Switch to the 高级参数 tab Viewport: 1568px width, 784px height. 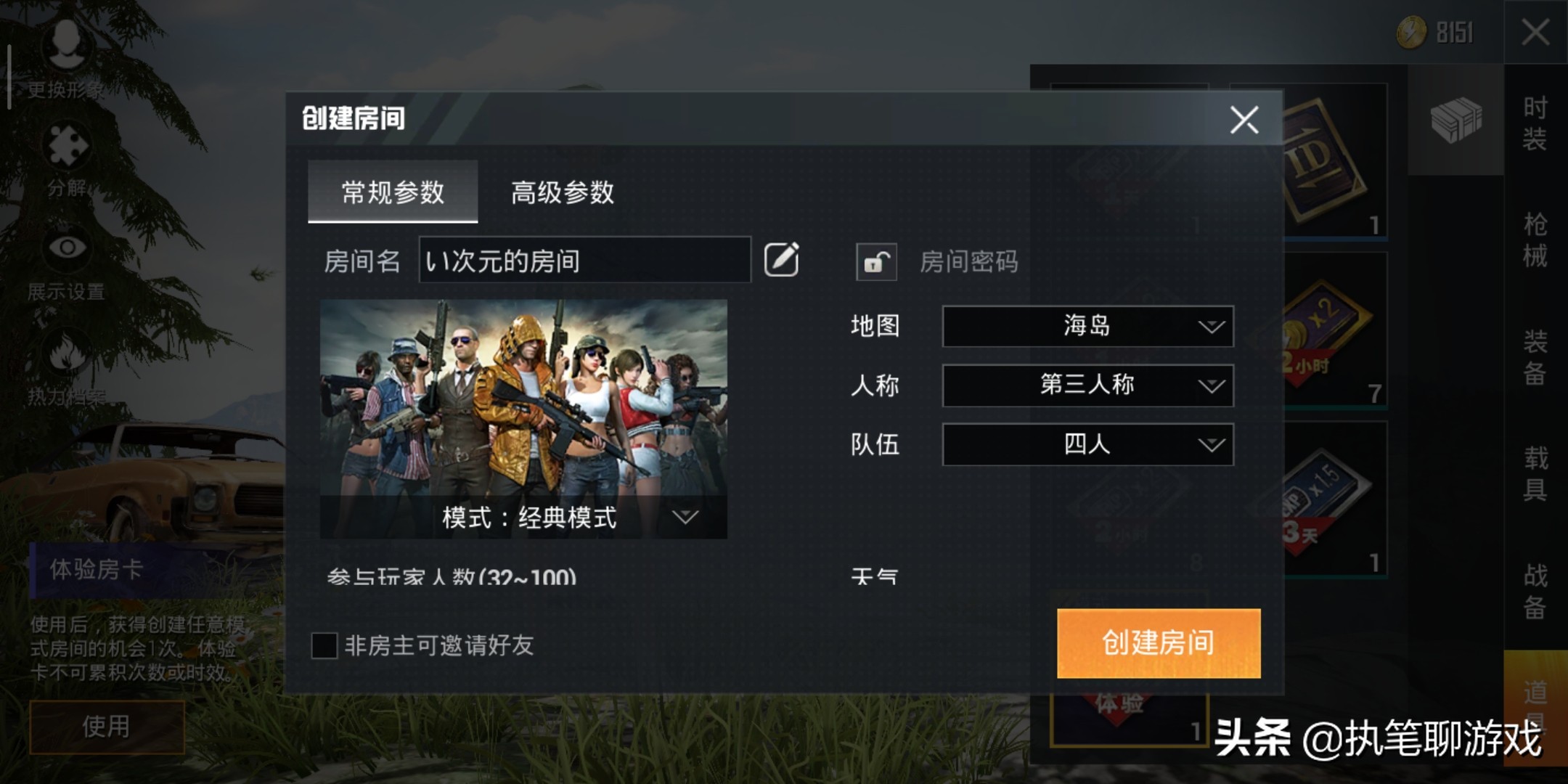[563, 193]
